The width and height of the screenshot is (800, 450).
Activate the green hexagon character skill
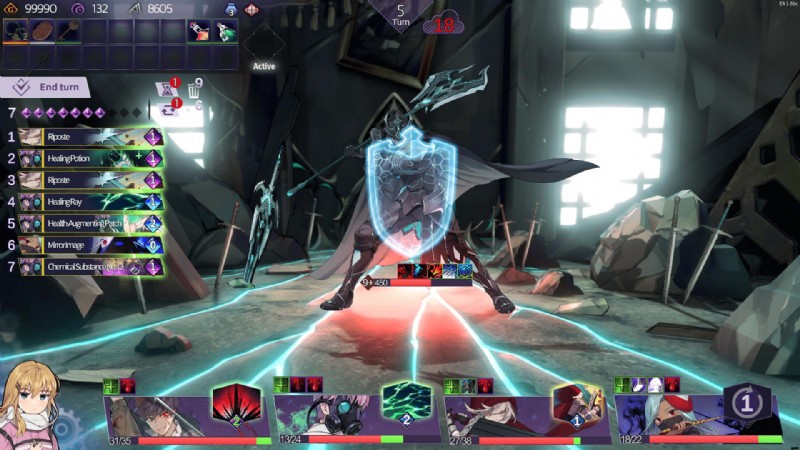[404, 403]
